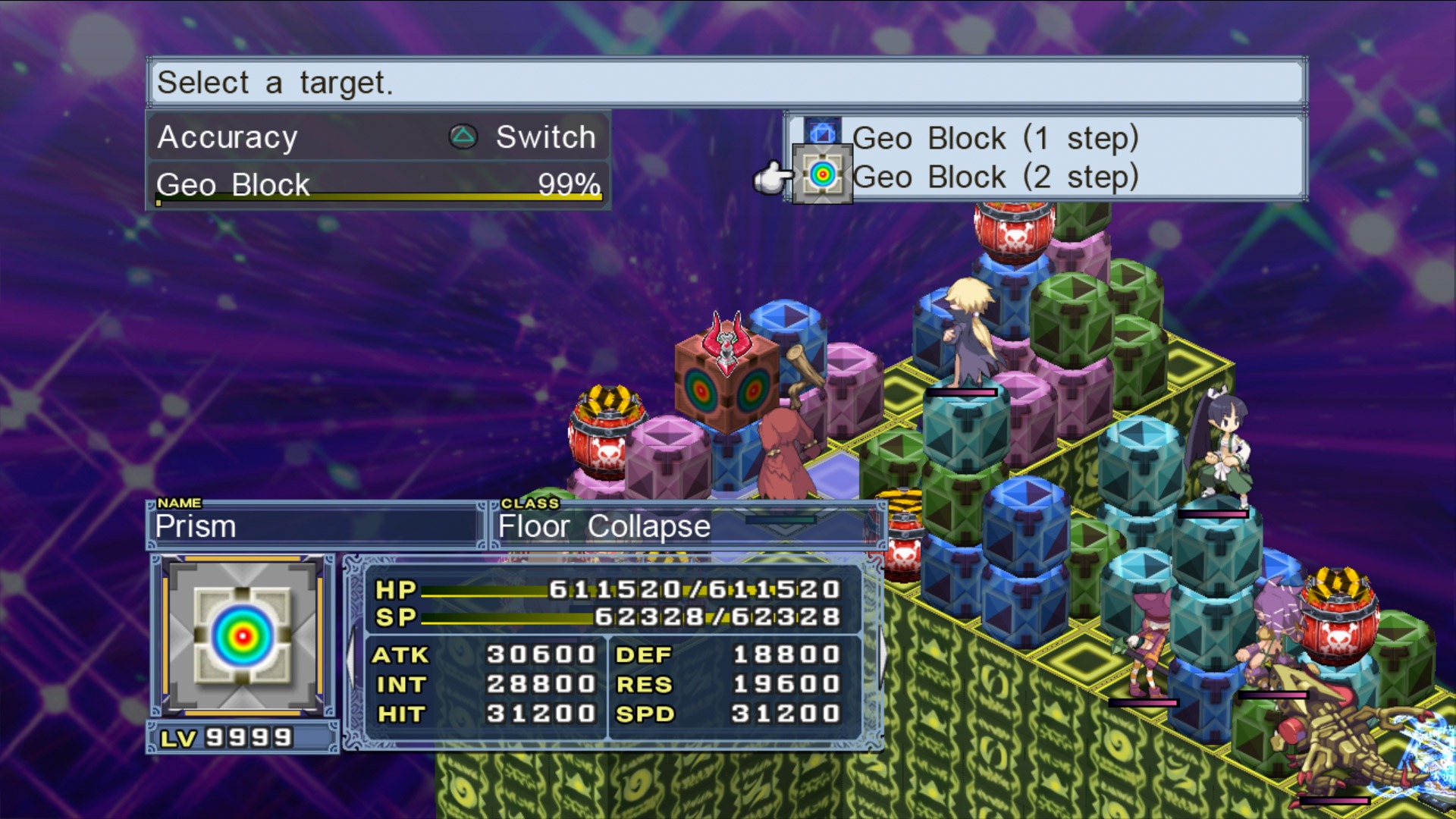Image resolution: width=1456 pixels, height=819 pixels.
Task: Choose the Geo Block (2 step) target
Action: (993, 177)
